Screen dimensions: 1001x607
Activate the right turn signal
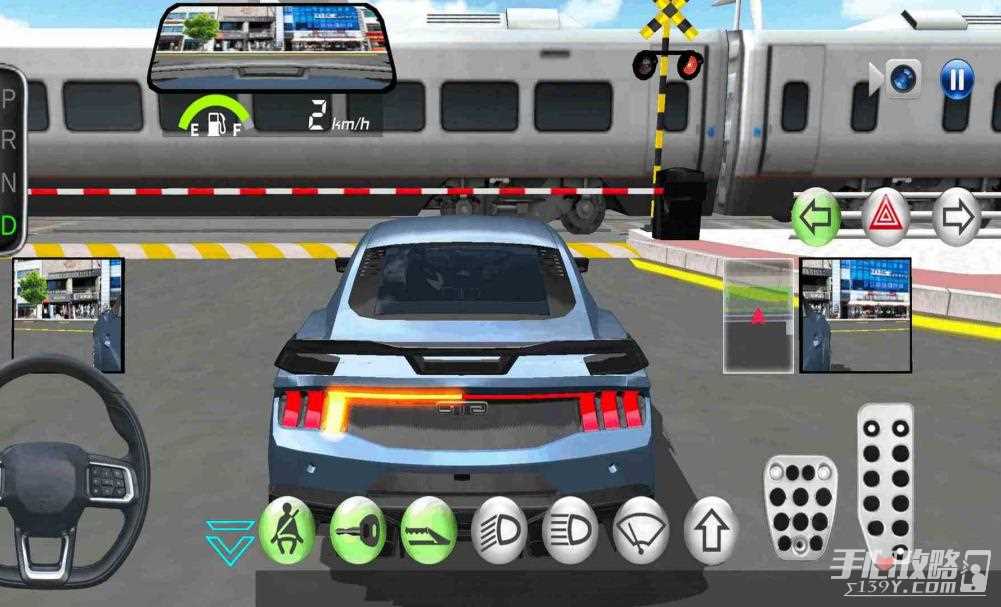pos(956,217)
